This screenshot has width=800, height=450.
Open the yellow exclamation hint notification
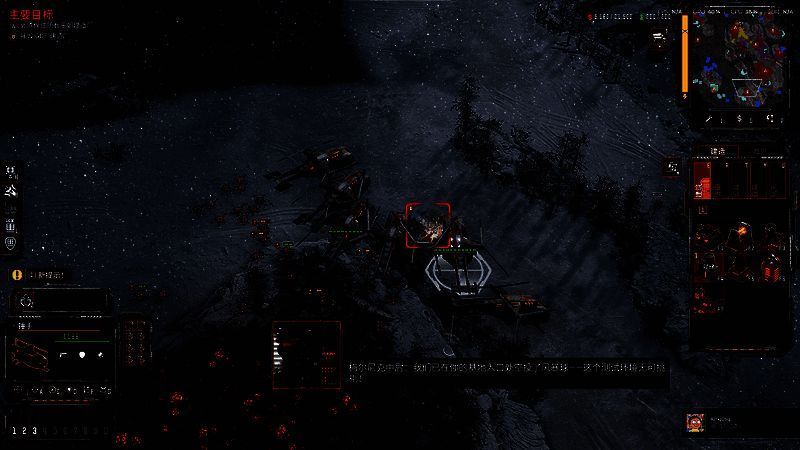[x=16, y=274]
